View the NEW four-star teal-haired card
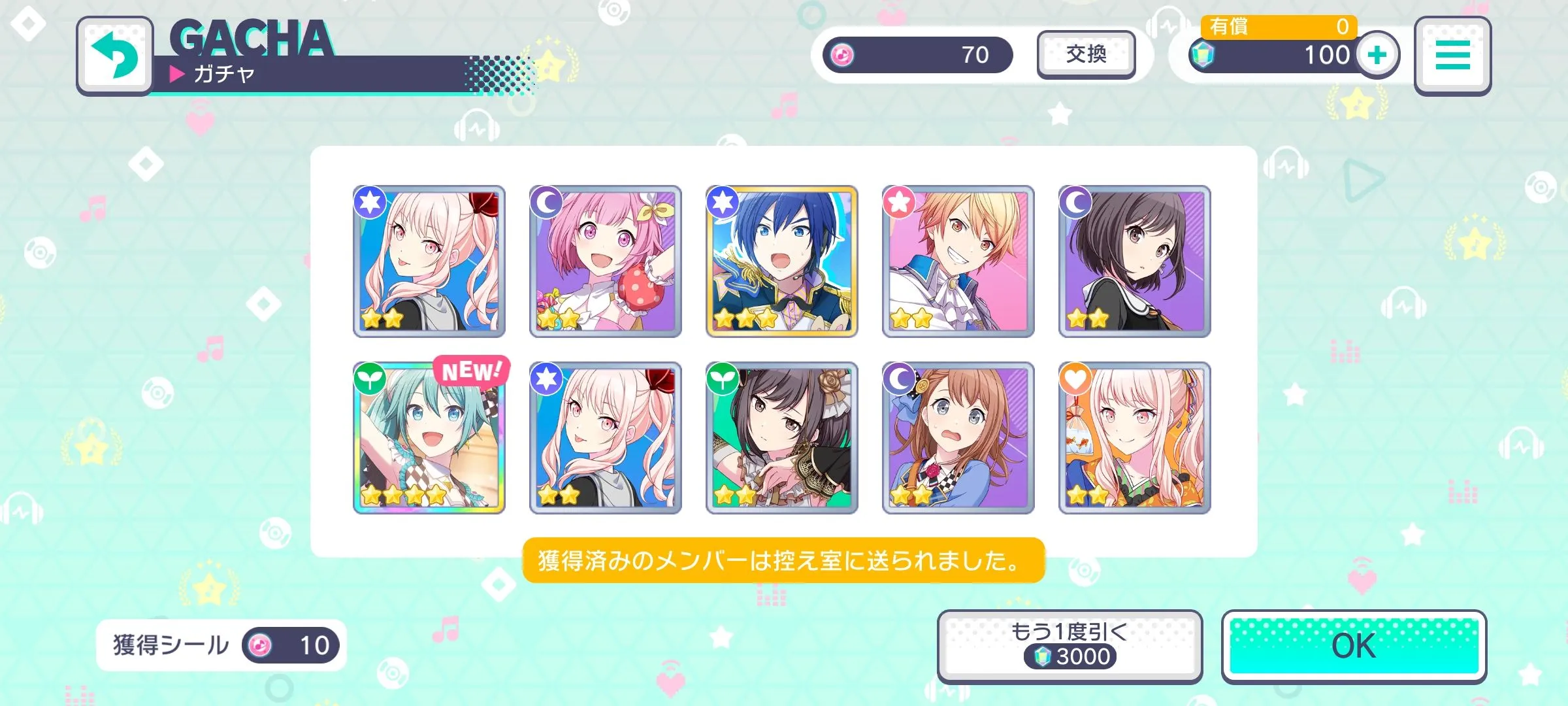The image size is (1568, 706). [429, 438]
